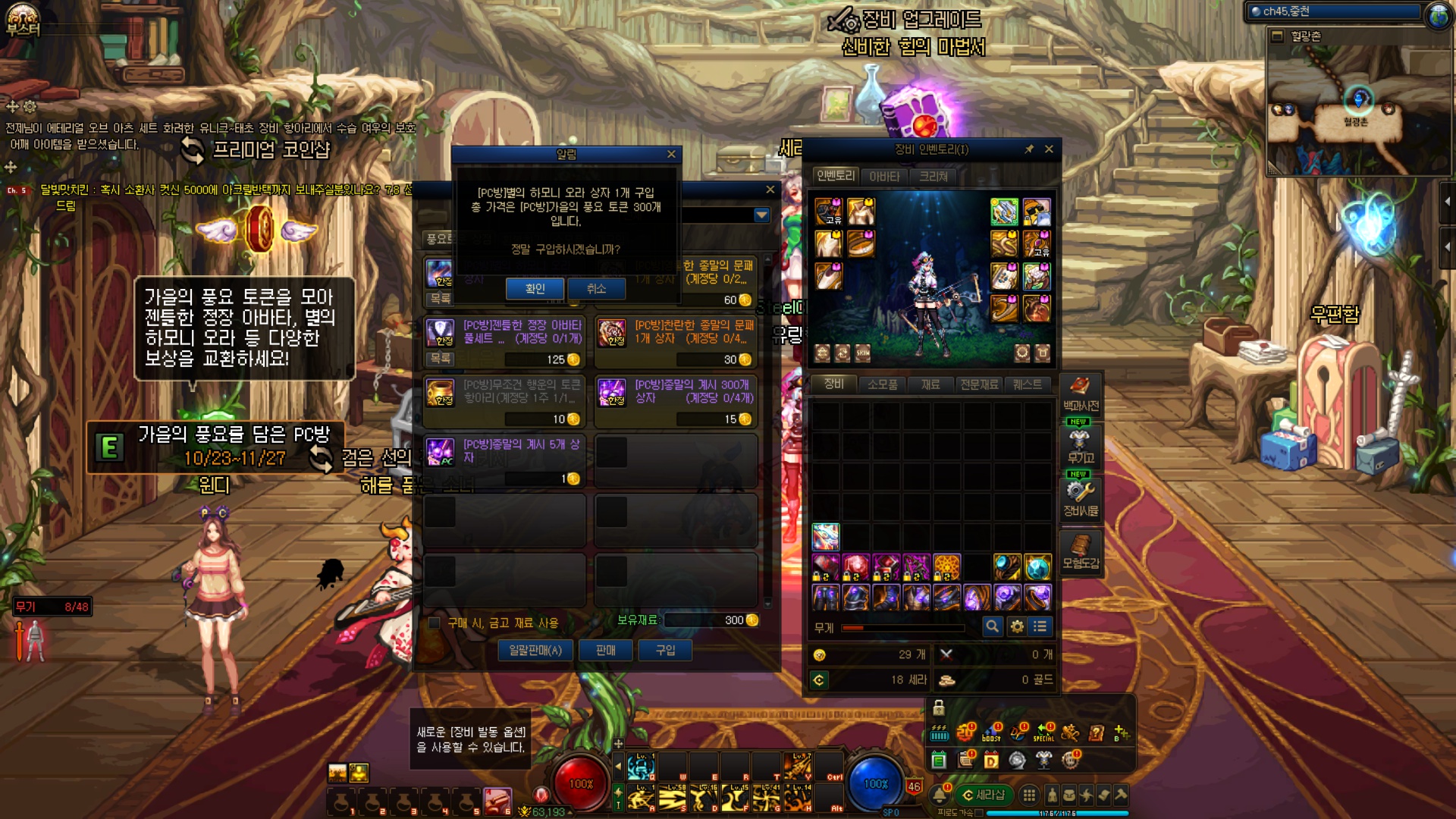The width and height of the screenshot is (1456, 819).
Task: Click the shop's 판매 sell button
Action: pos(605,650)
